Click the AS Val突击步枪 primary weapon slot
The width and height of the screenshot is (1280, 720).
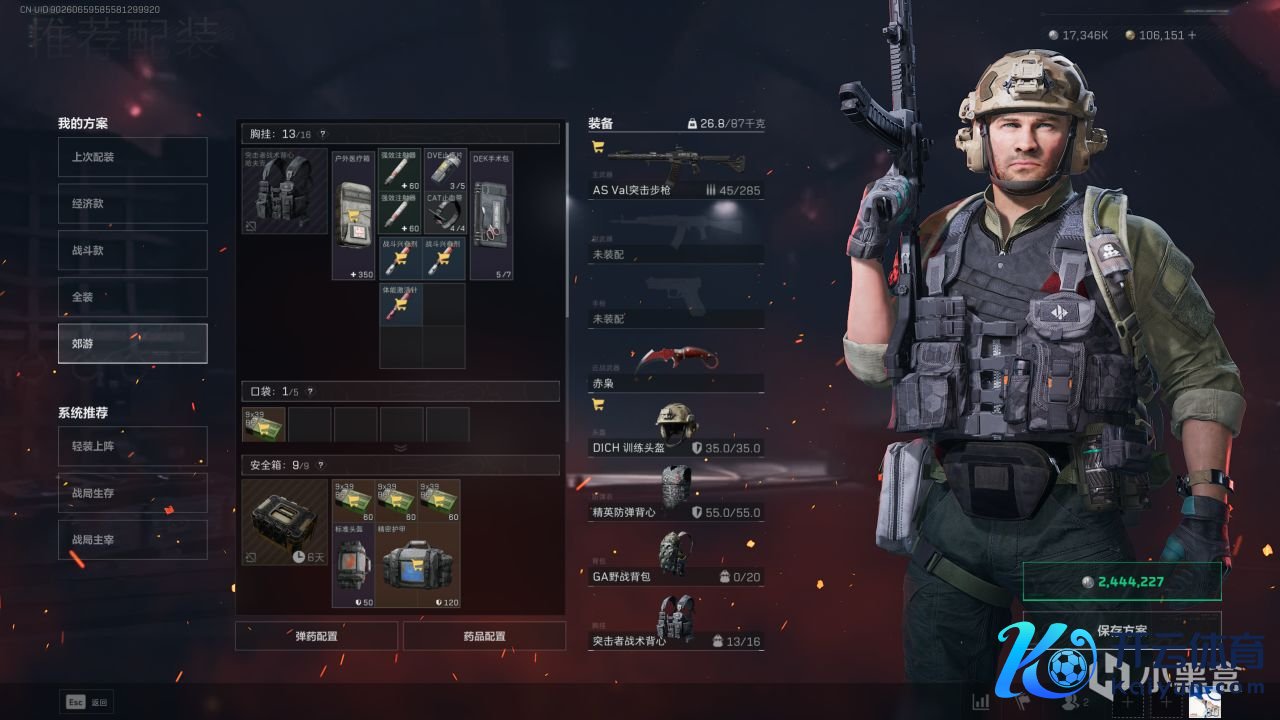pos(676,170)
